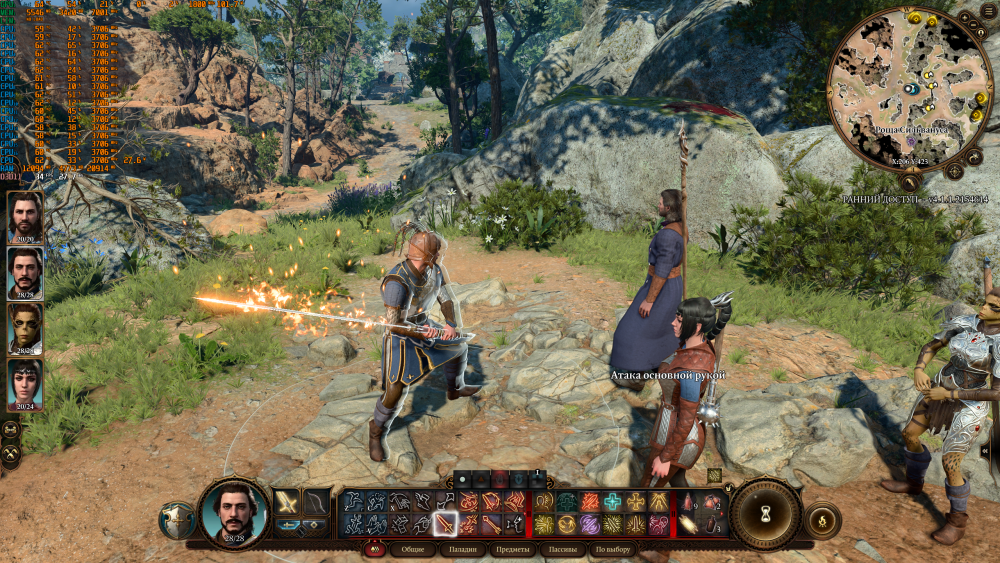This screenshot has height=563, width=1000.
Task: Click the shield emblem left of portrait
Action: pyautogui.click(x=177, y=520)
